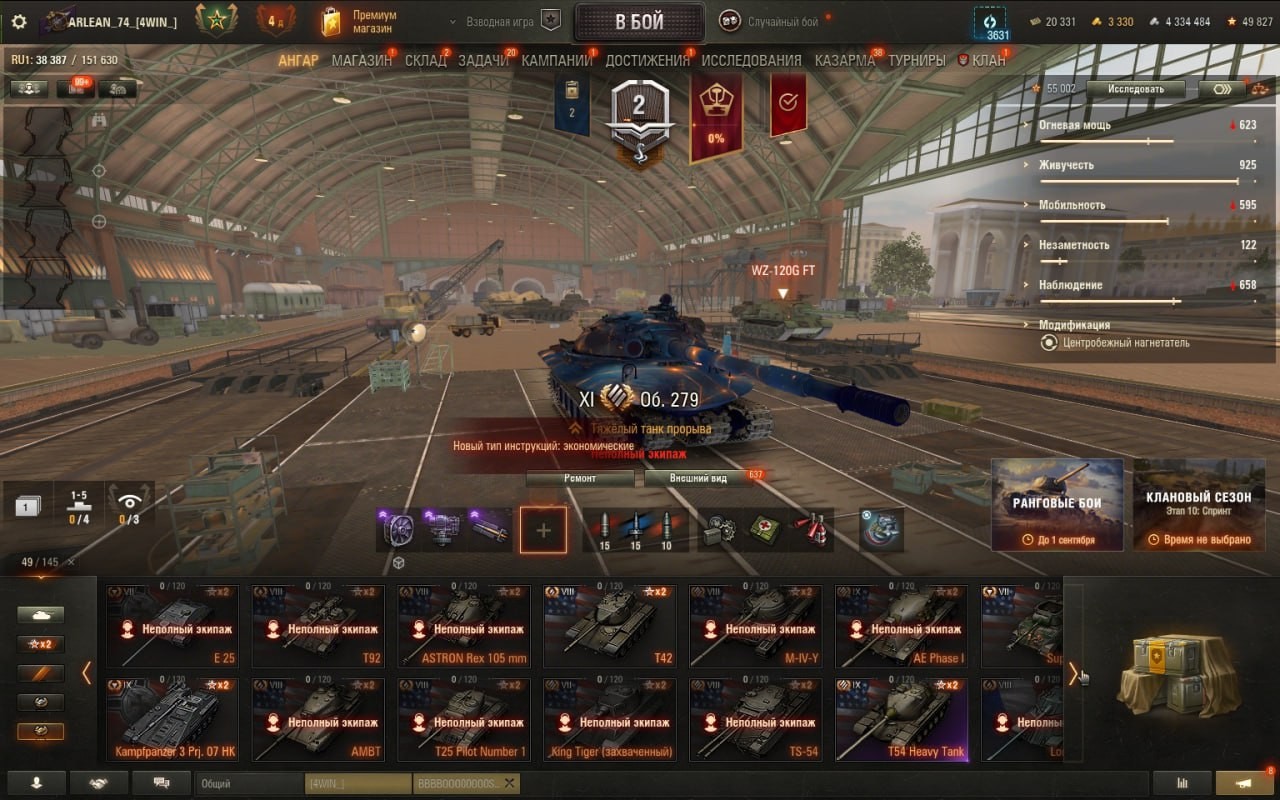Open the Случайный бой mode selector
1280x800 pixels.
pyautogui.click(x=781, y=22)
